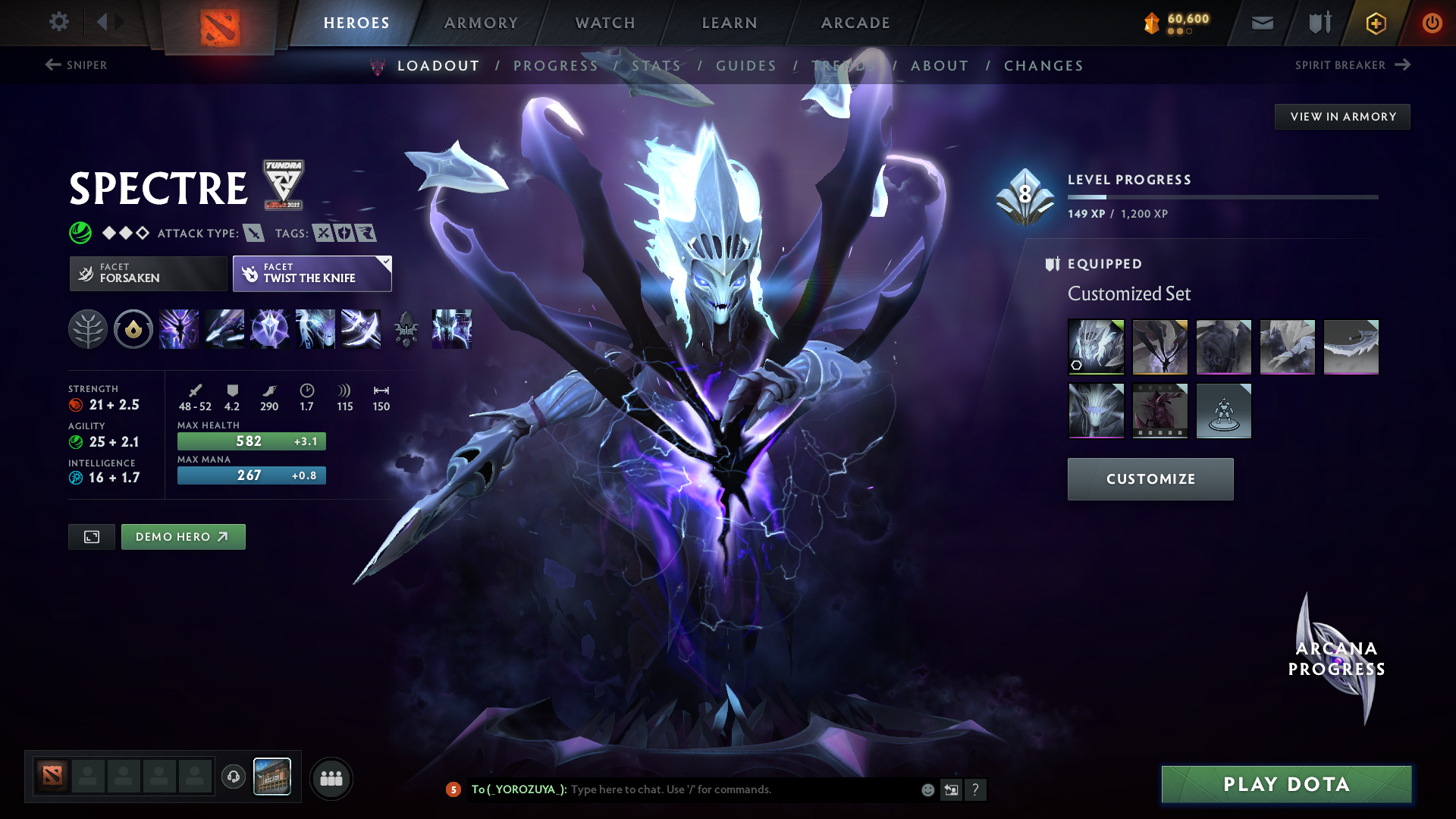Click Spectre's innate ability droplet icon
The height and width of the screenshot is (819, 1456).
133,329
